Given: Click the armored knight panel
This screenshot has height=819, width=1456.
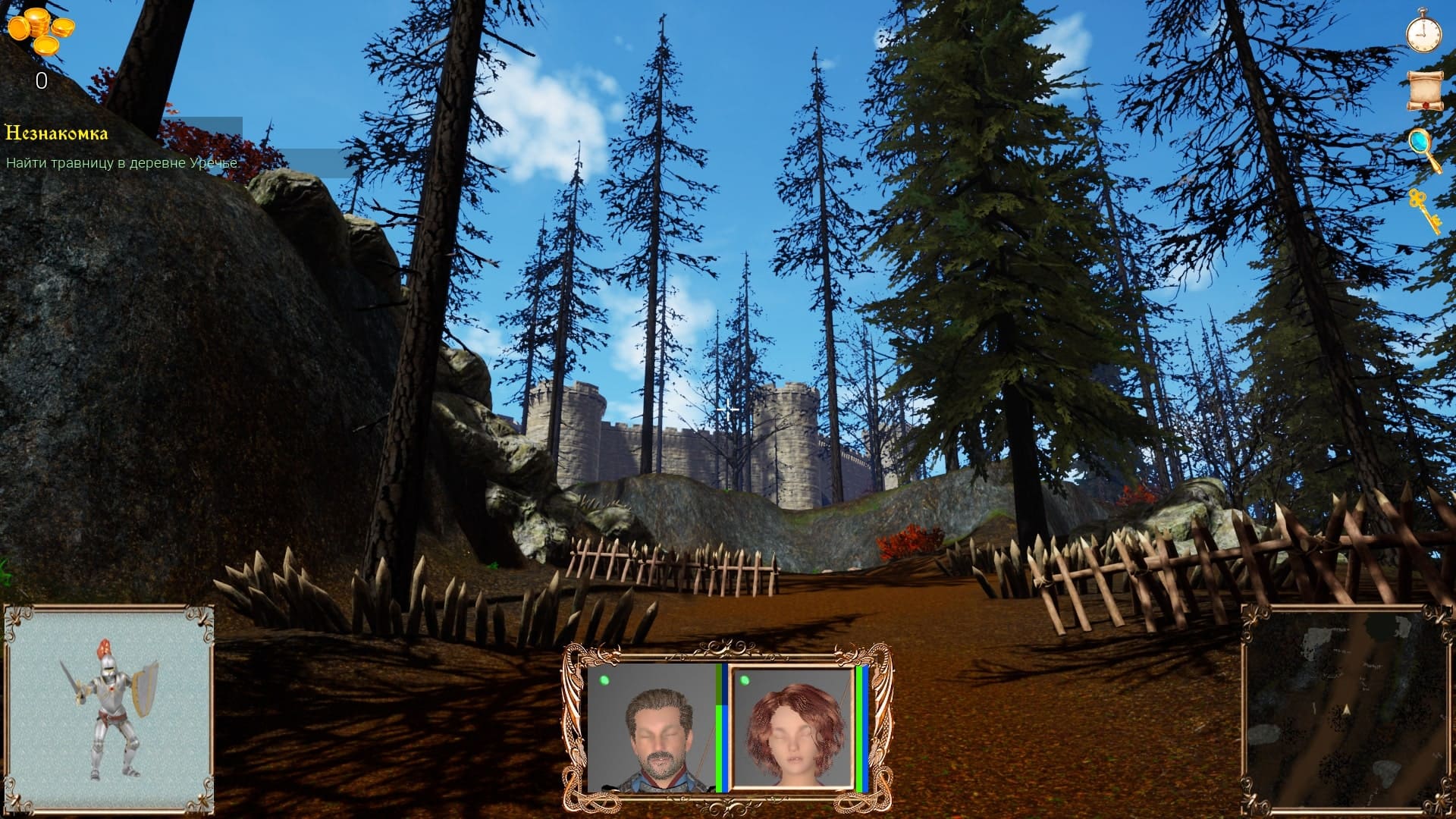Looking at the screenshot, I should pyautogui.click(x=109, y=709).
